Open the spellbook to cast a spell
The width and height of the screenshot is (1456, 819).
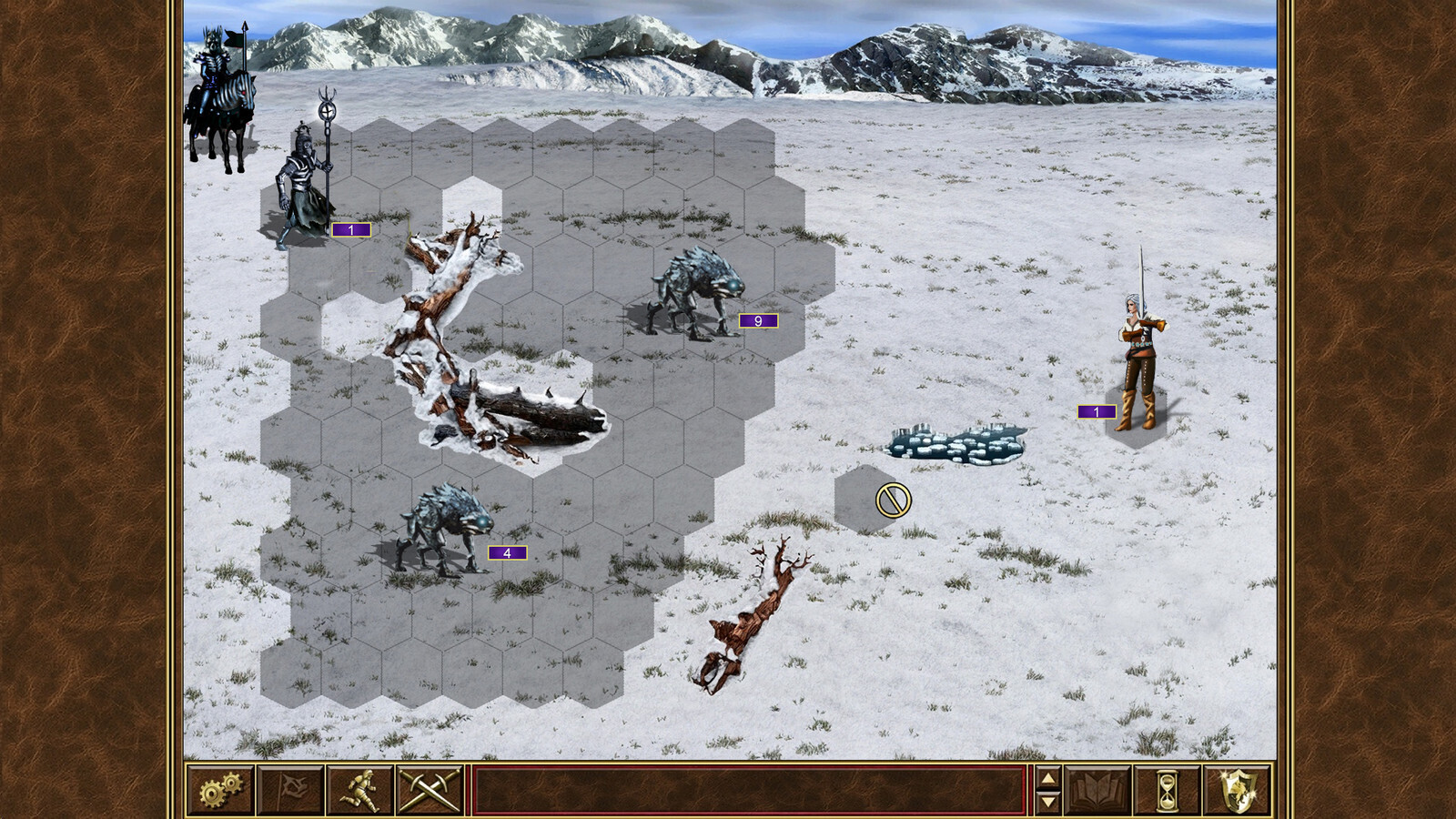[x=1097, y=790]
